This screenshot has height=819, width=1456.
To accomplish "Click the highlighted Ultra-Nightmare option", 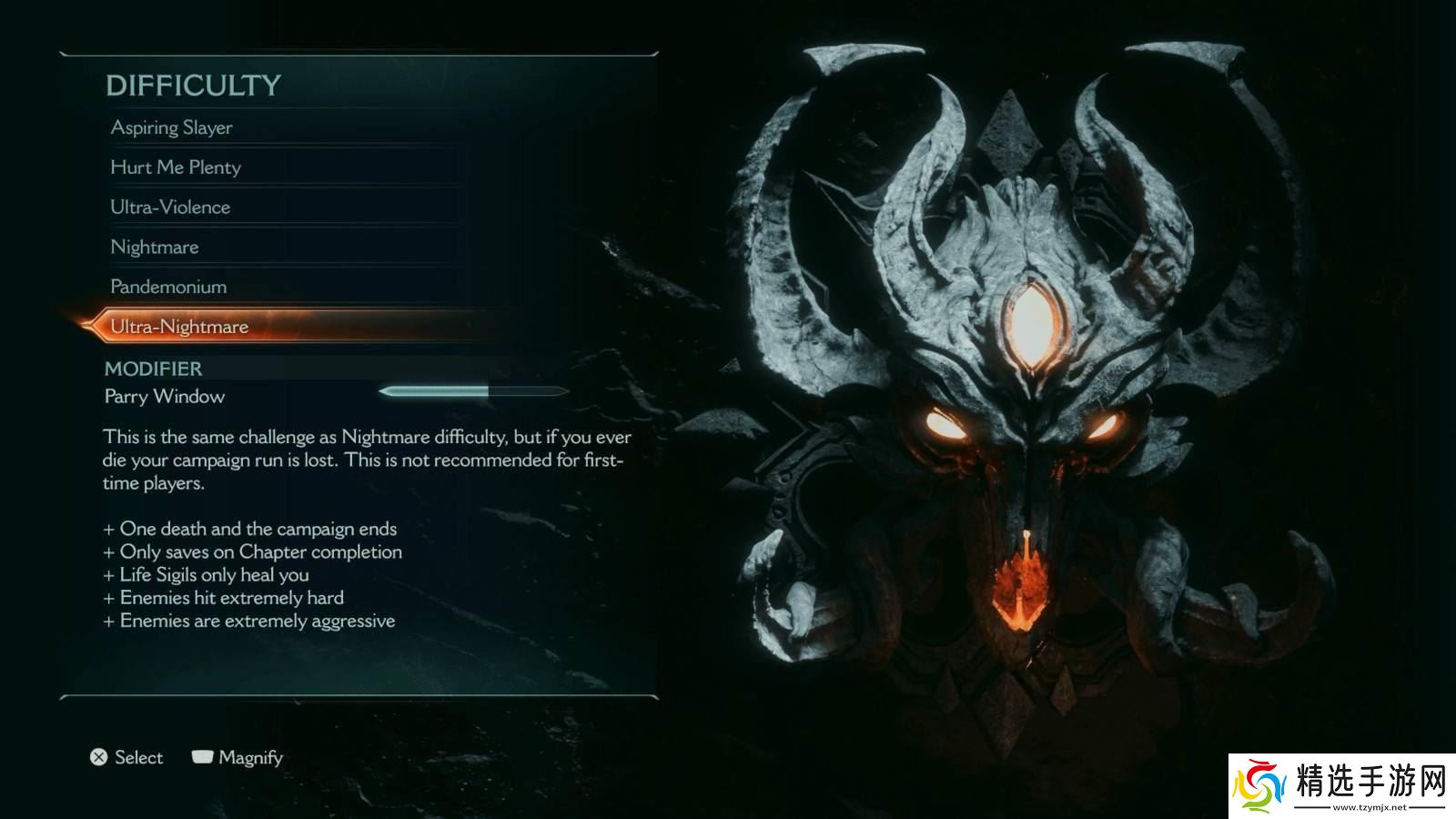I will tap(179, 327).
